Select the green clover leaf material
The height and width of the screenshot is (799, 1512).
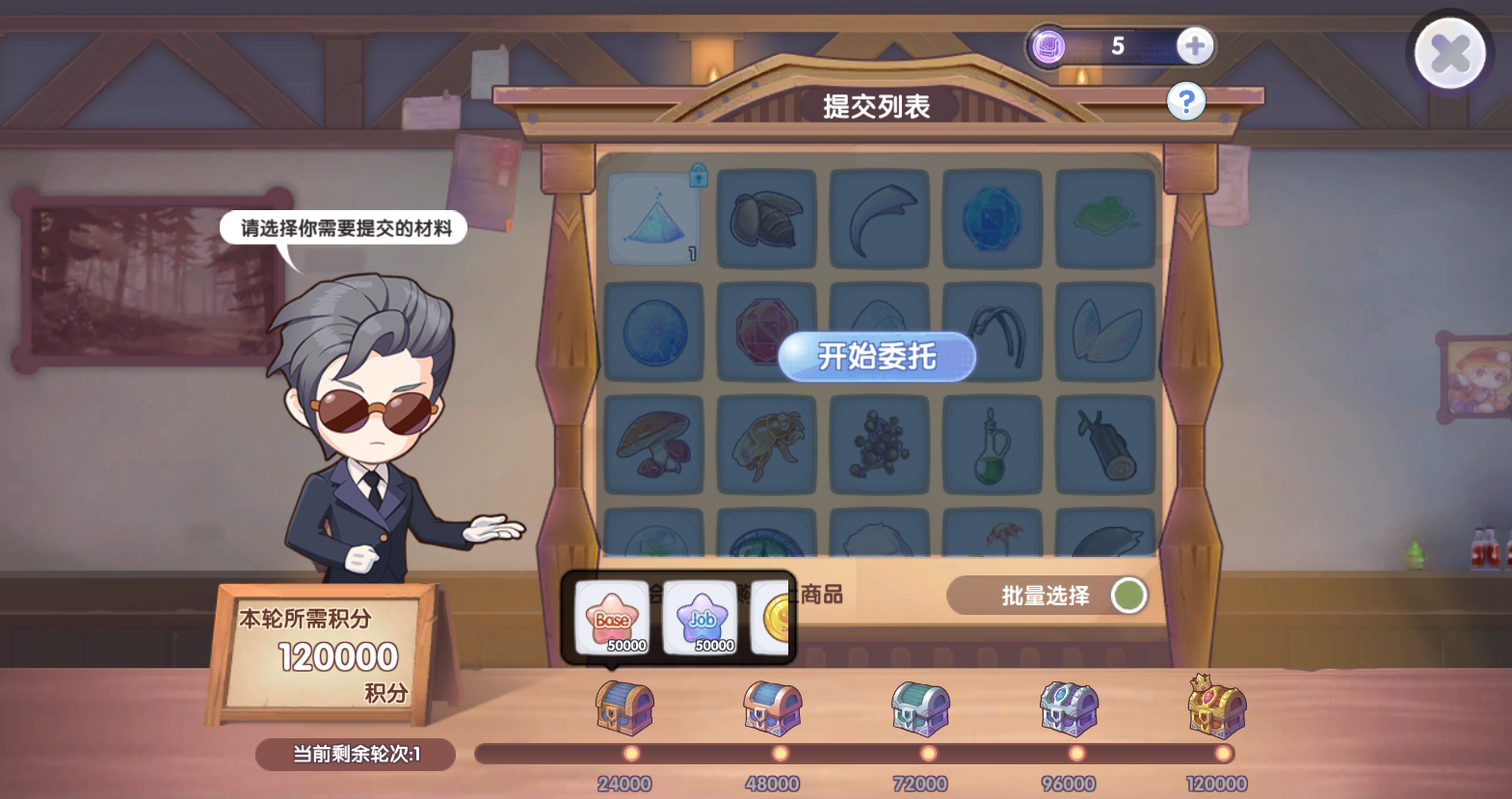coord(1104,218)
